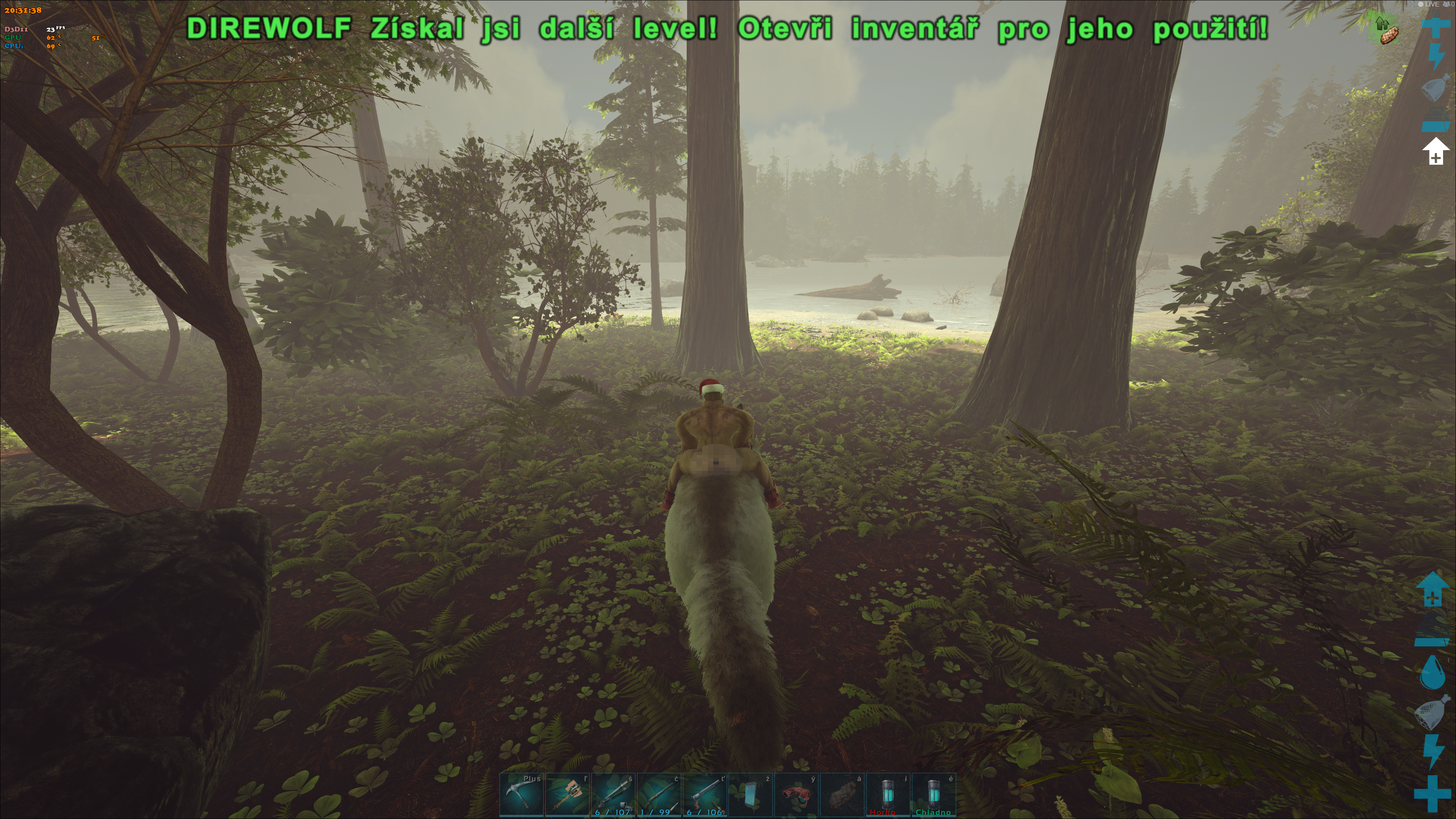Click the blue level-up arrow icon

click(x=1432, y=588)
